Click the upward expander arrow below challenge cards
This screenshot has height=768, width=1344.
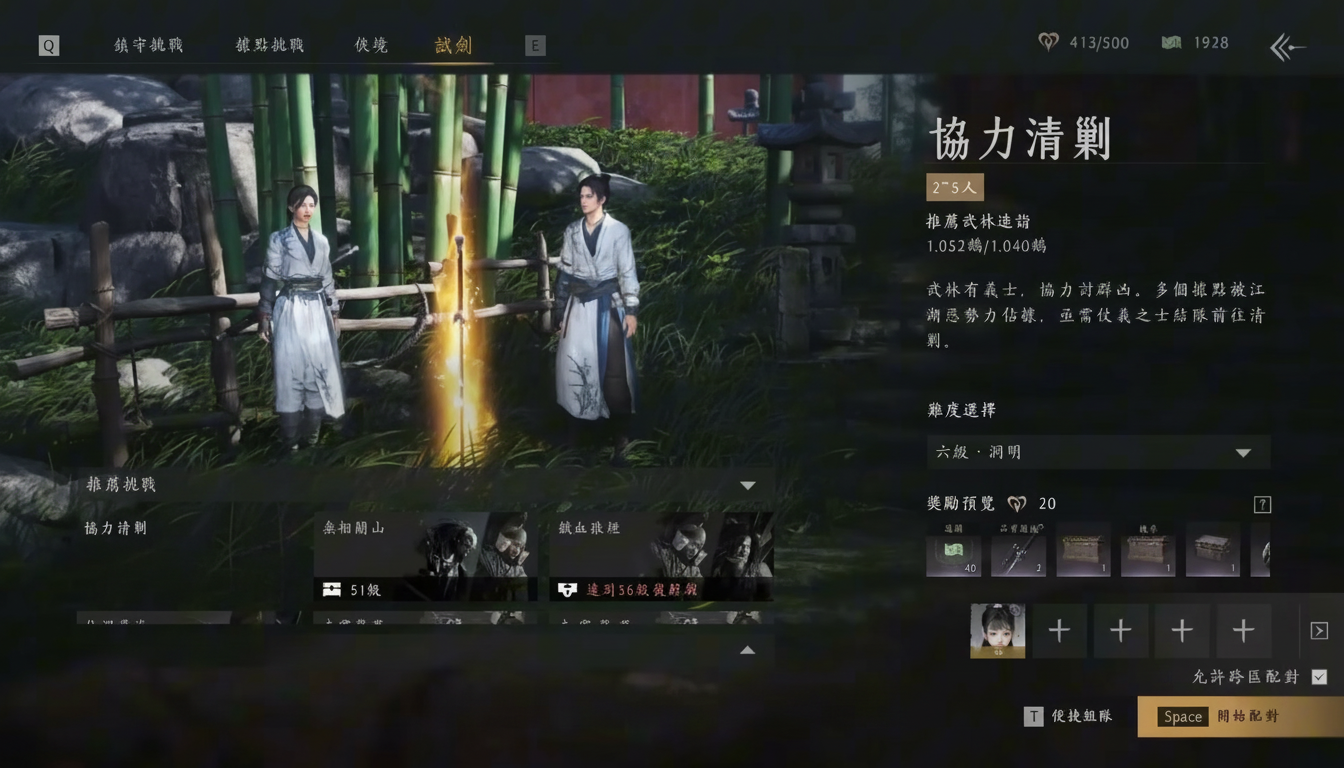point(747,650)
